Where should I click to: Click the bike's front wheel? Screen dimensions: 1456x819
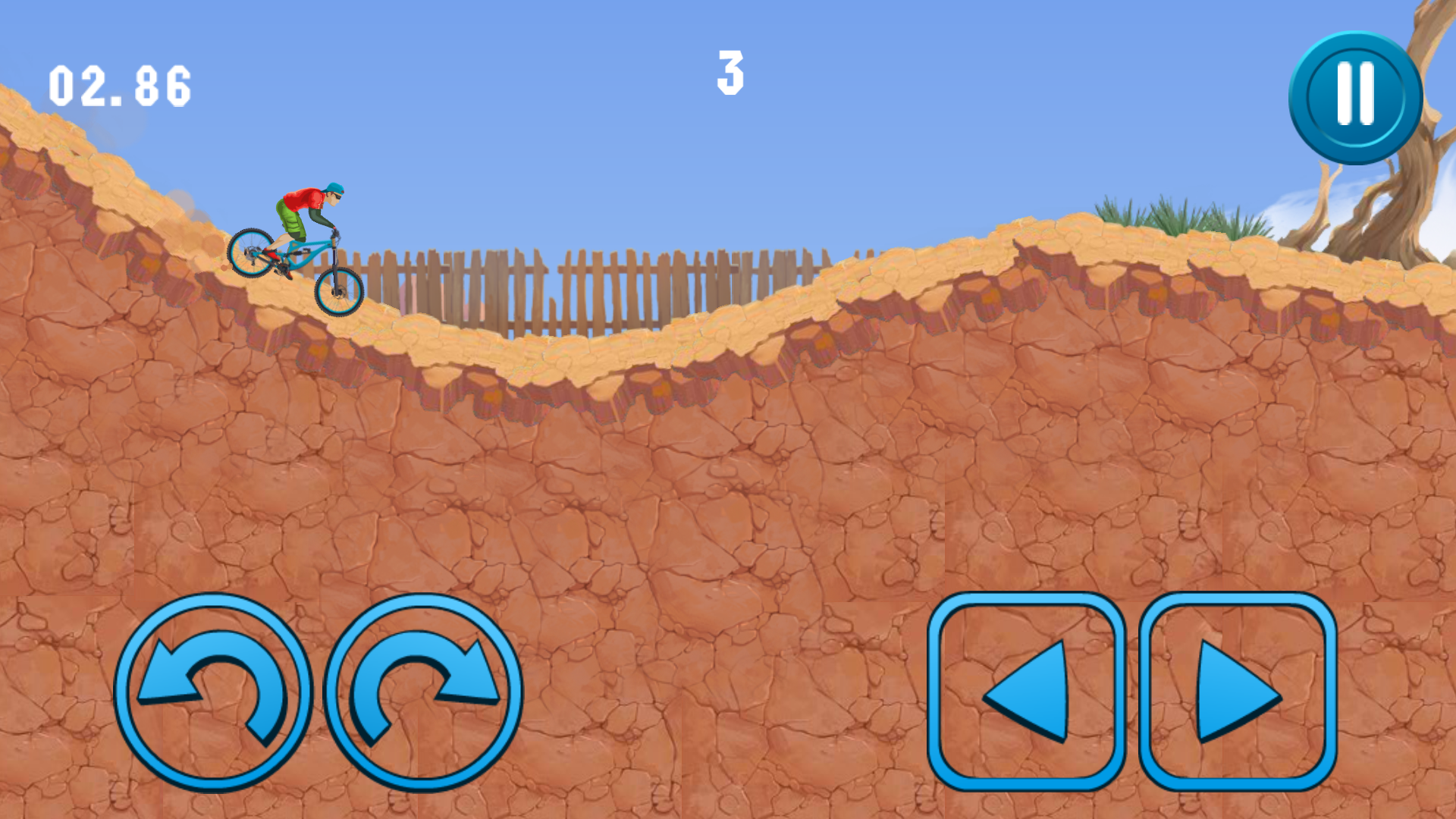[x=339, y=292]
